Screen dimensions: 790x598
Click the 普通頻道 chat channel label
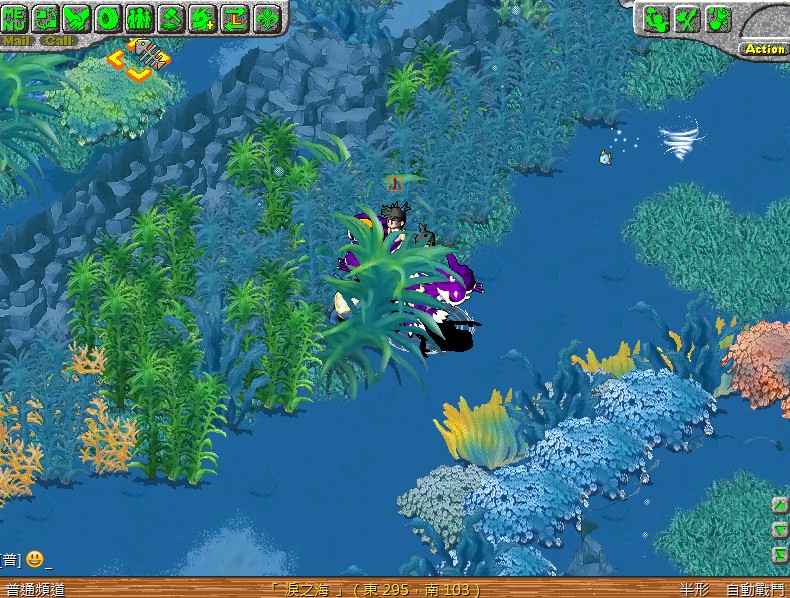35,590
